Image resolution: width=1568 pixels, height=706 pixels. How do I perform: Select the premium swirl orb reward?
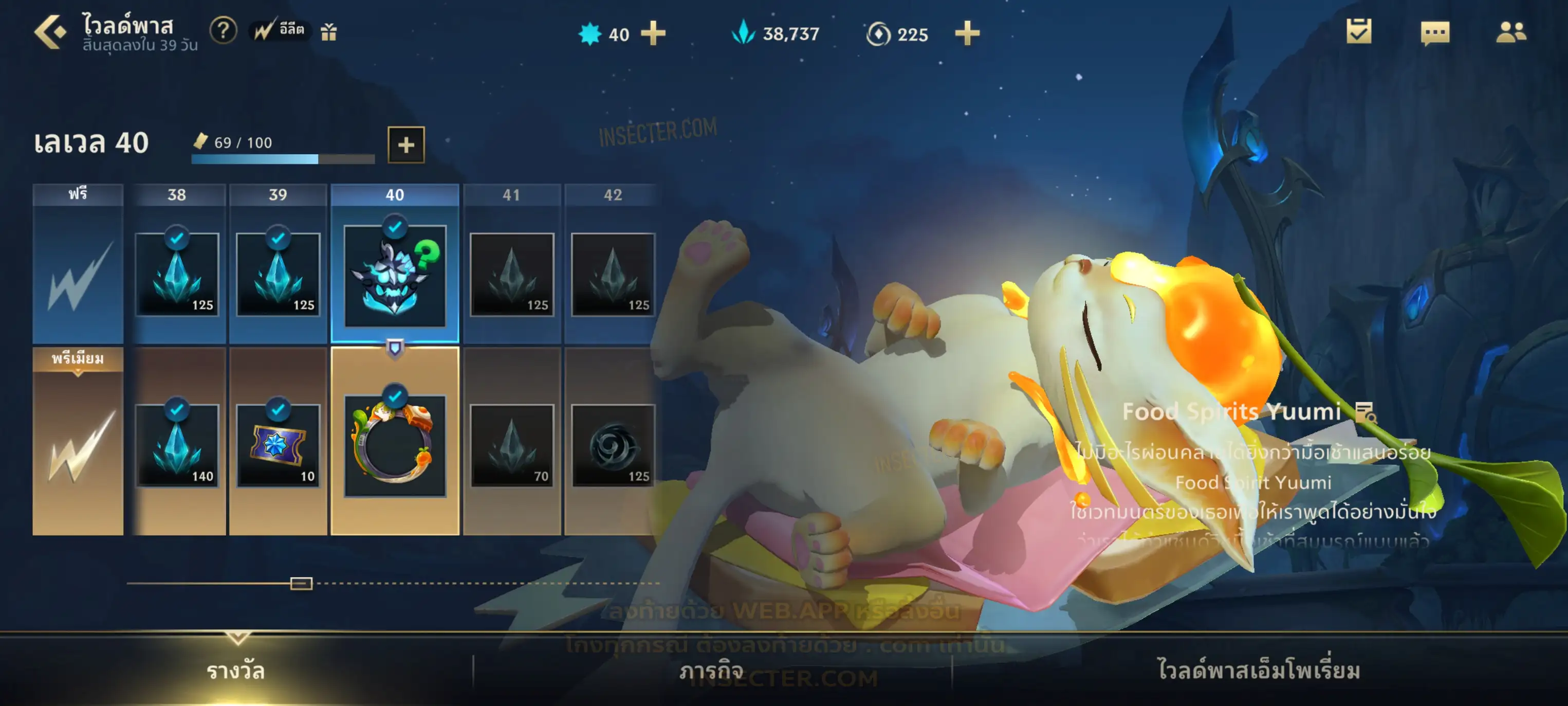pos(613,445)
